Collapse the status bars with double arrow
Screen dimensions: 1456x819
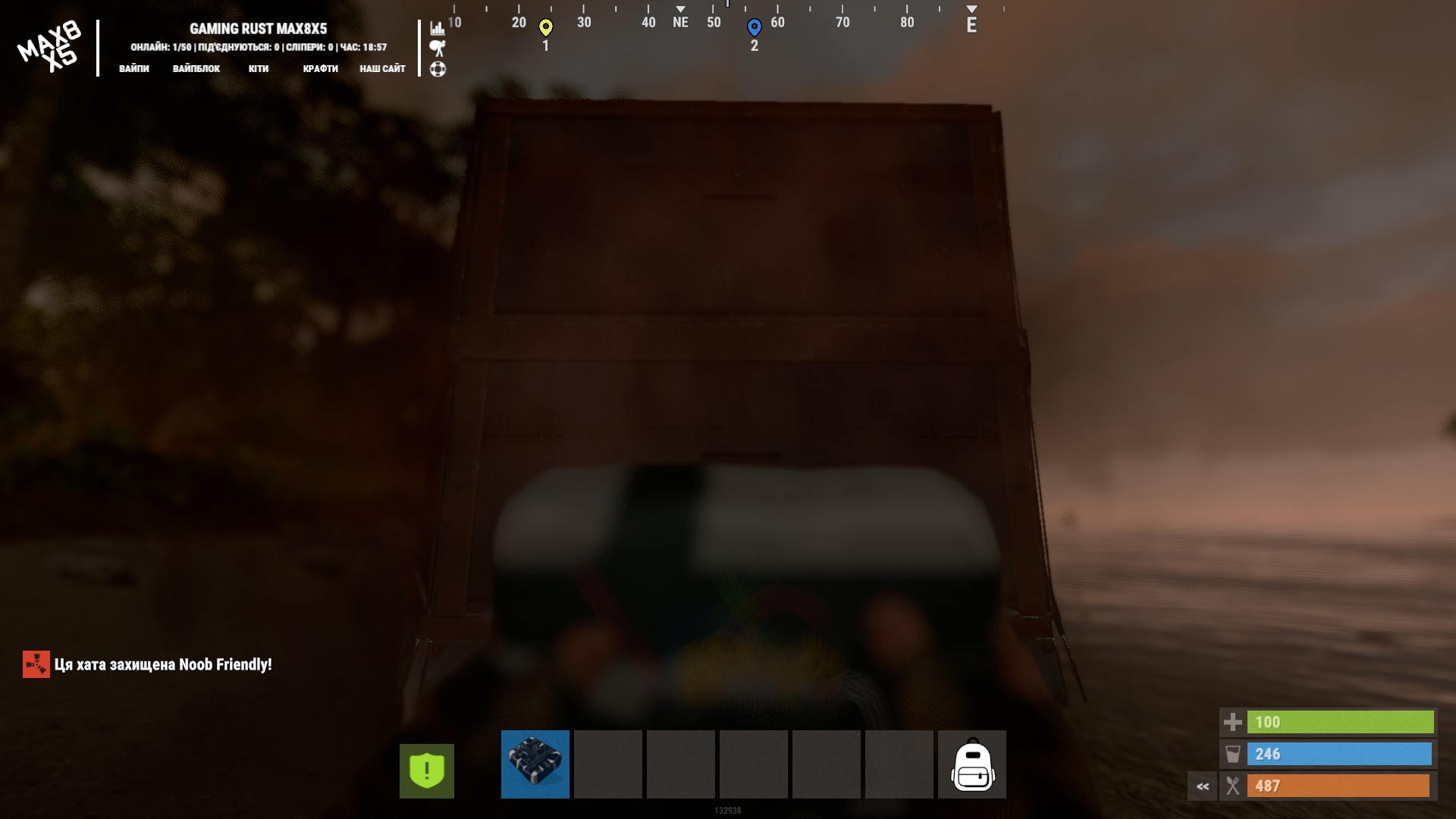(x=1203, y=786)
